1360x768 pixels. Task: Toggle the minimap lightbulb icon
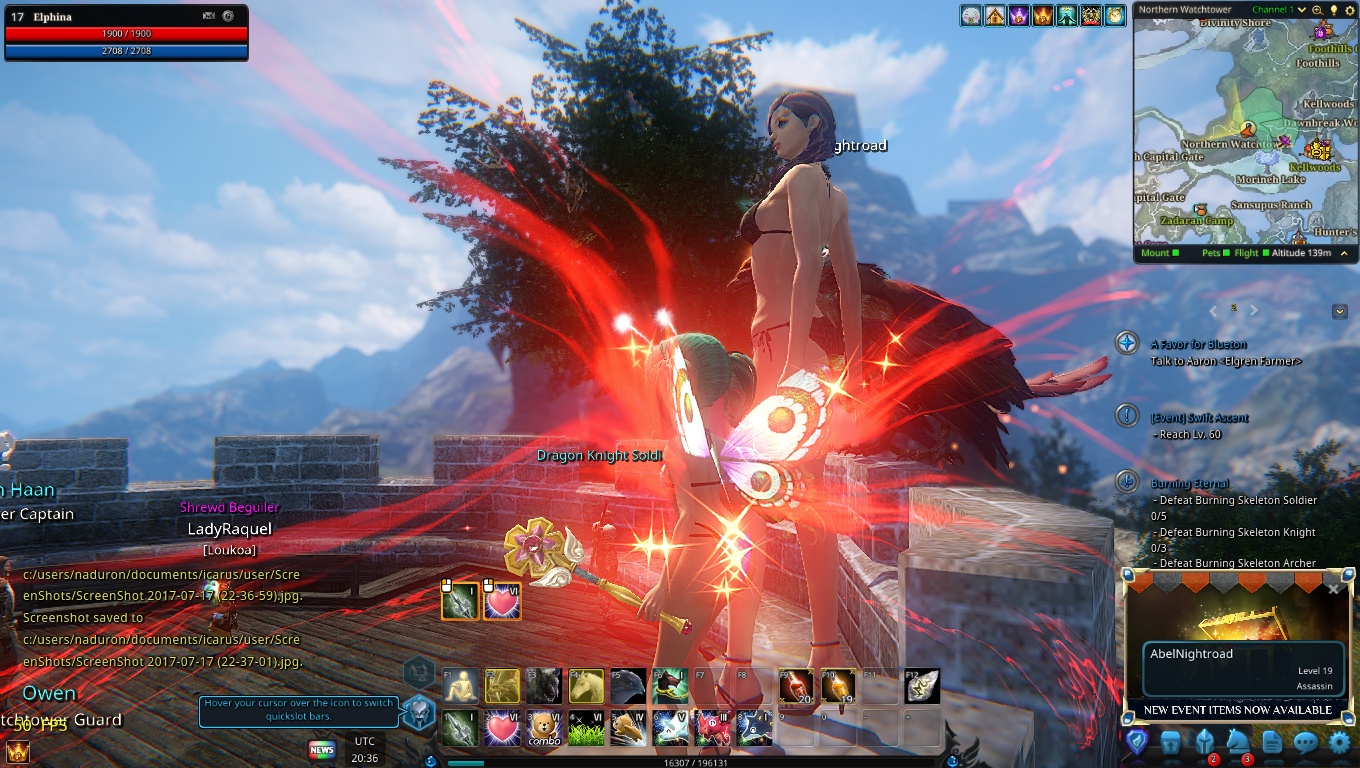tap(1333, 10)
